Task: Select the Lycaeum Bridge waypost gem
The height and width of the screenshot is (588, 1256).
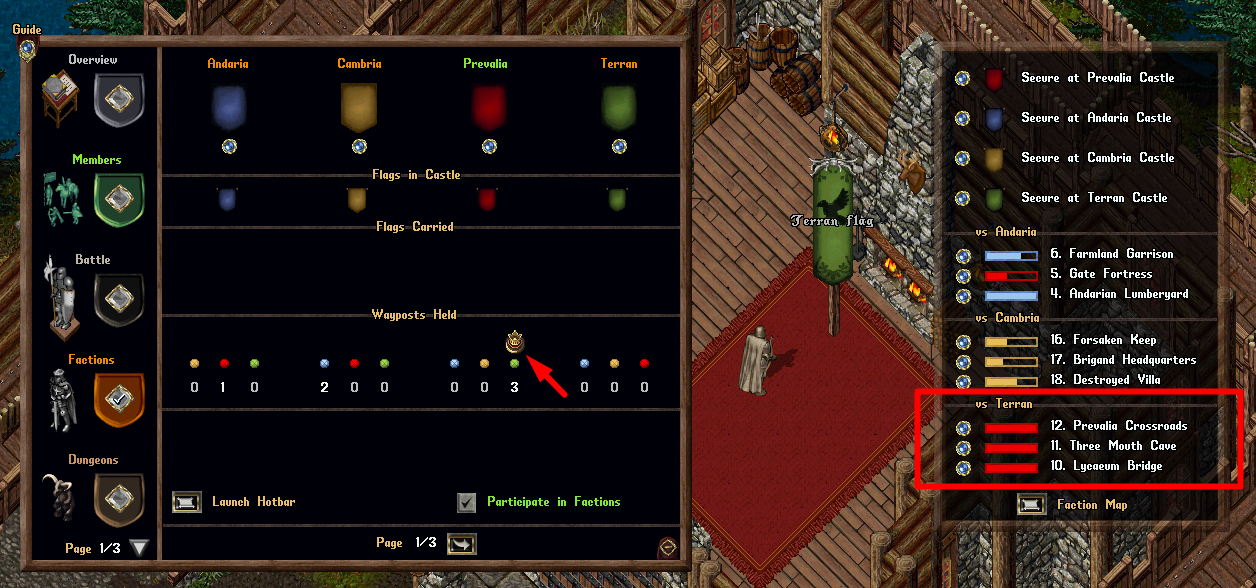Action: point(963,467)
